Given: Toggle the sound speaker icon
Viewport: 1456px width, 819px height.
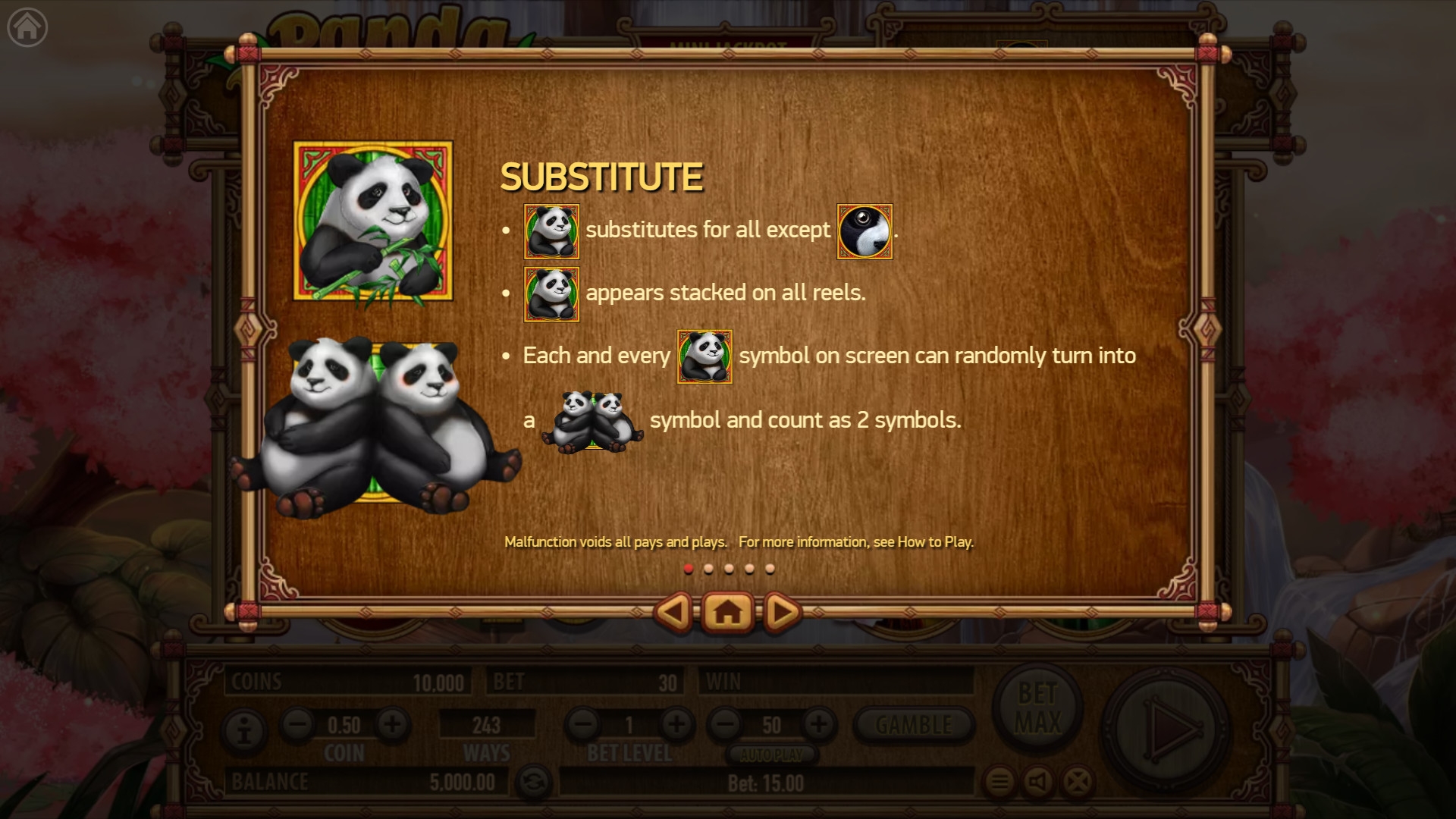Looking at the screenshot, I should [x=1038, y=781].
